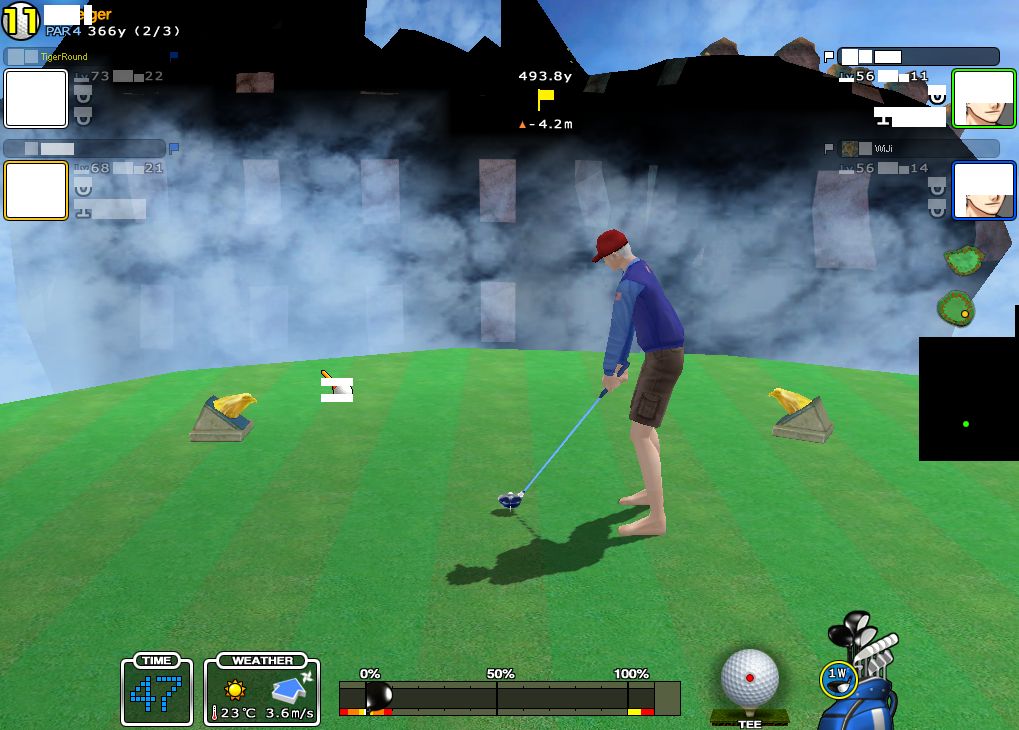Click the level 68 player's avatar box
Screen dimensions: 1019x730
[x=36, y=190]
